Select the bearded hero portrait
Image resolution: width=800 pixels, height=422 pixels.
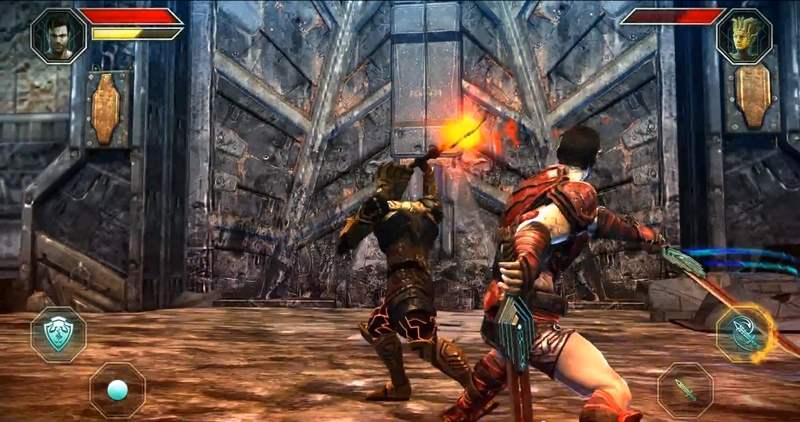(x=58, y=36)
